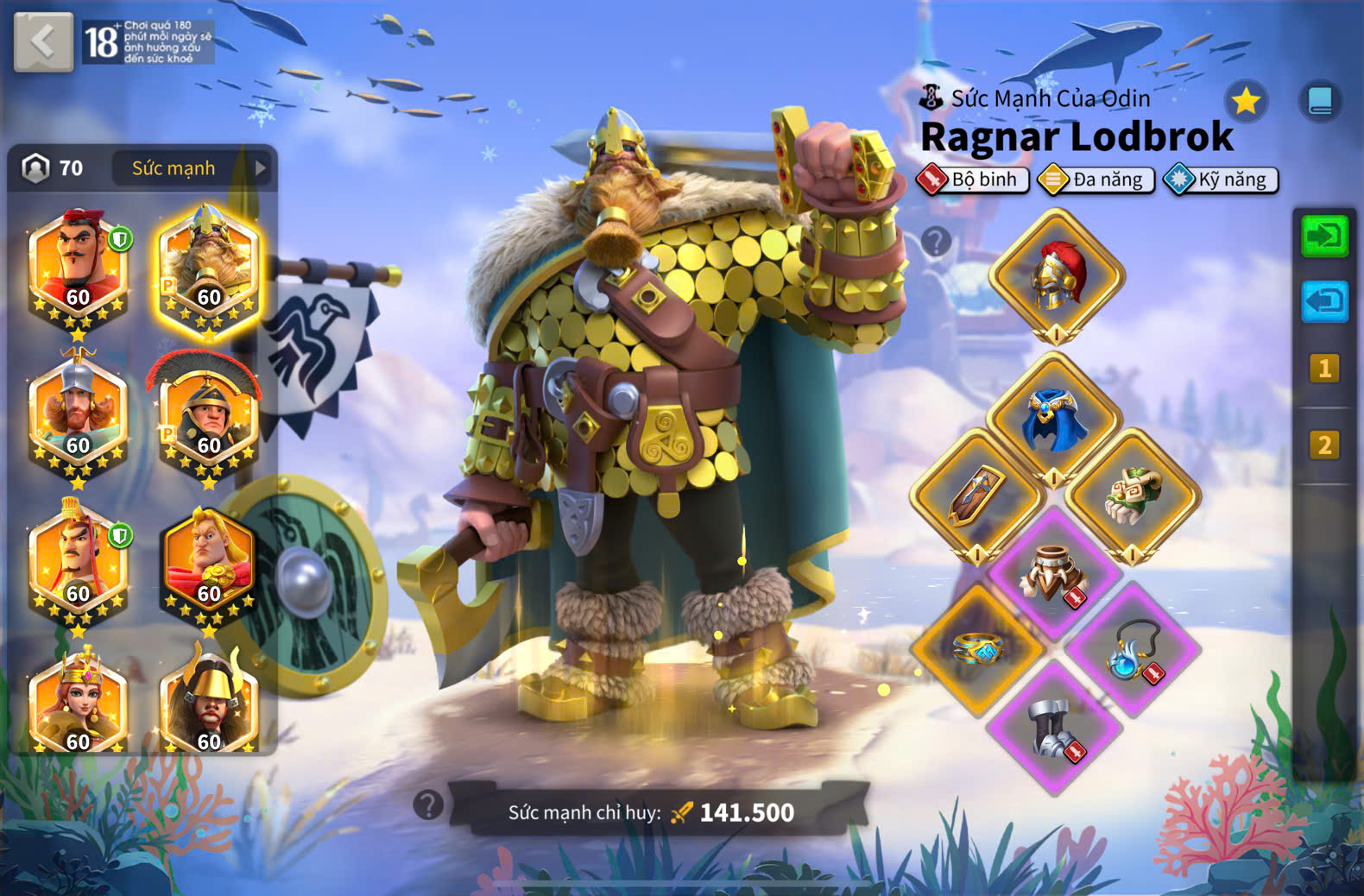Image resolution: width=1364 pixels, height=896 pixels.
Task: Go back with the arrow button
Action: pyautogui.click(x=43, y=41)
